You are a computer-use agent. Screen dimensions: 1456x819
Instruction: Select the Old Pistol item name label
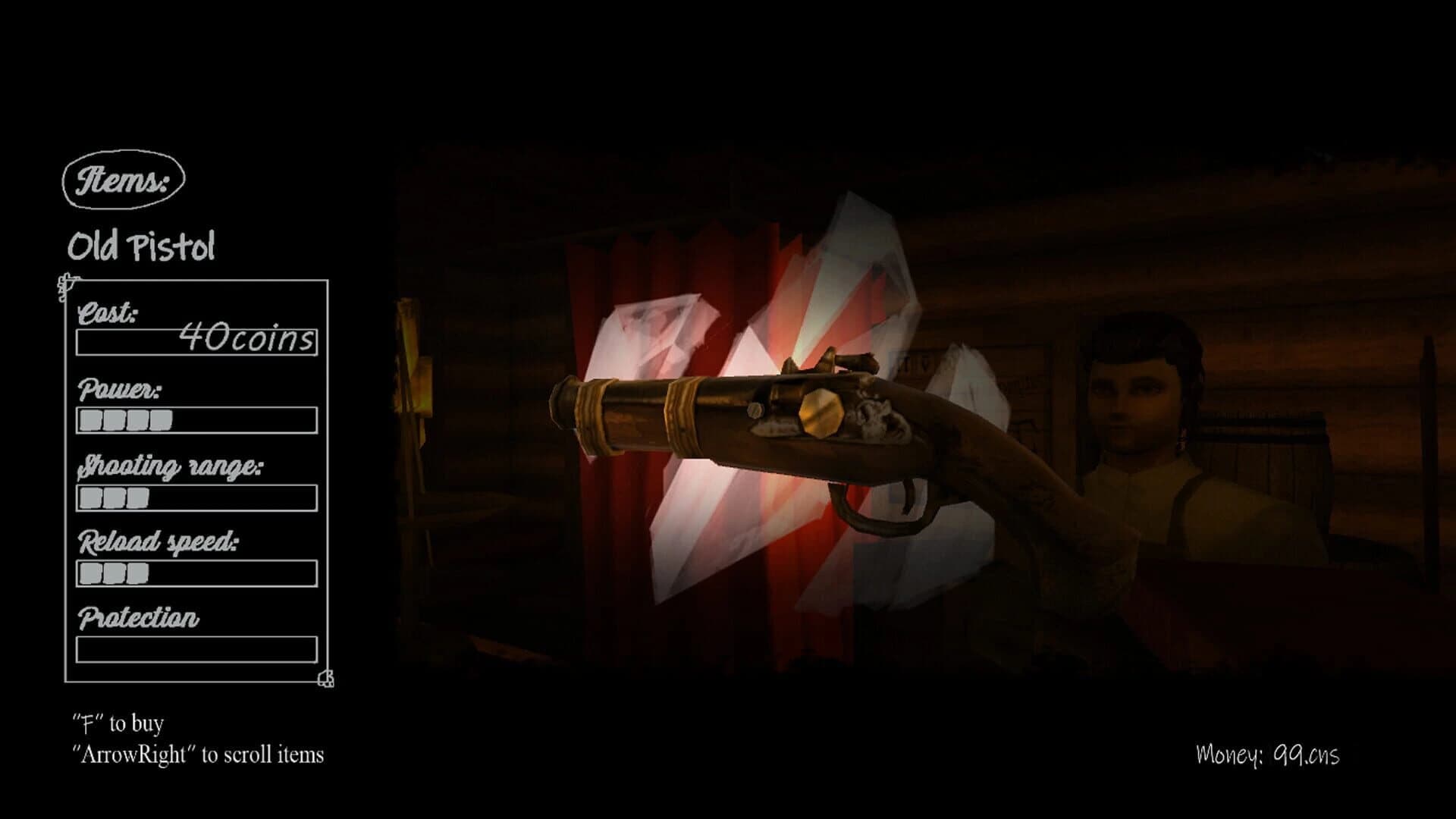click(143, 245)
